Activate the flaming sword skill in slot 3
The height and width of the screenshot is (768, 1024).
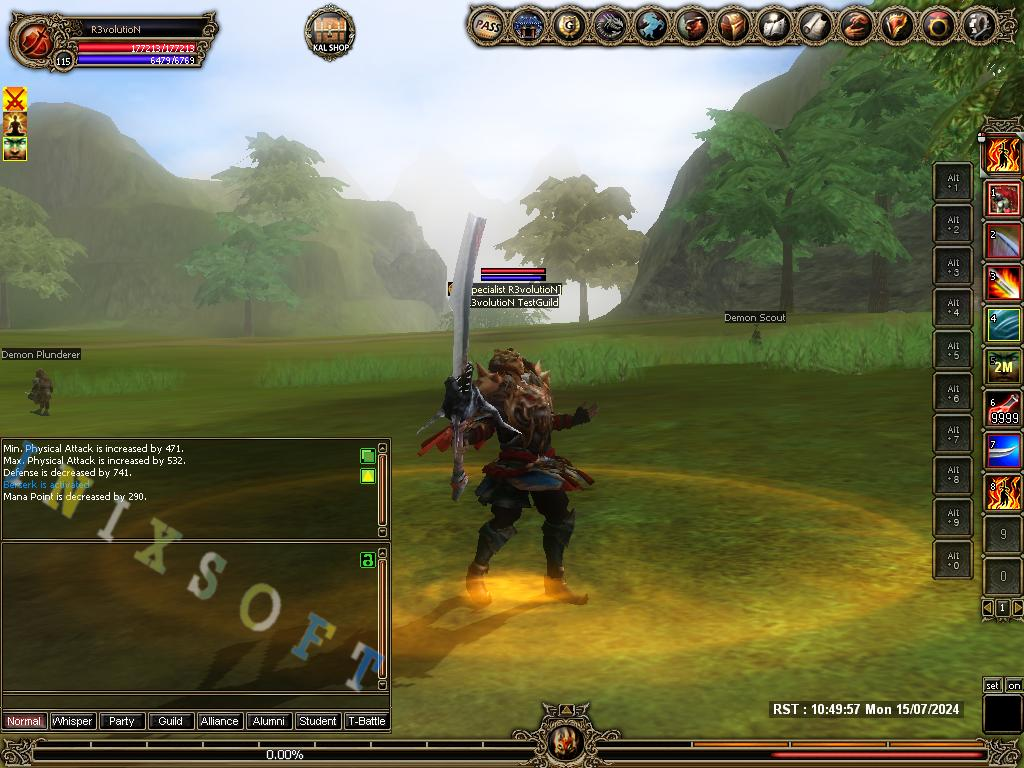click(x=1003, y=284)
